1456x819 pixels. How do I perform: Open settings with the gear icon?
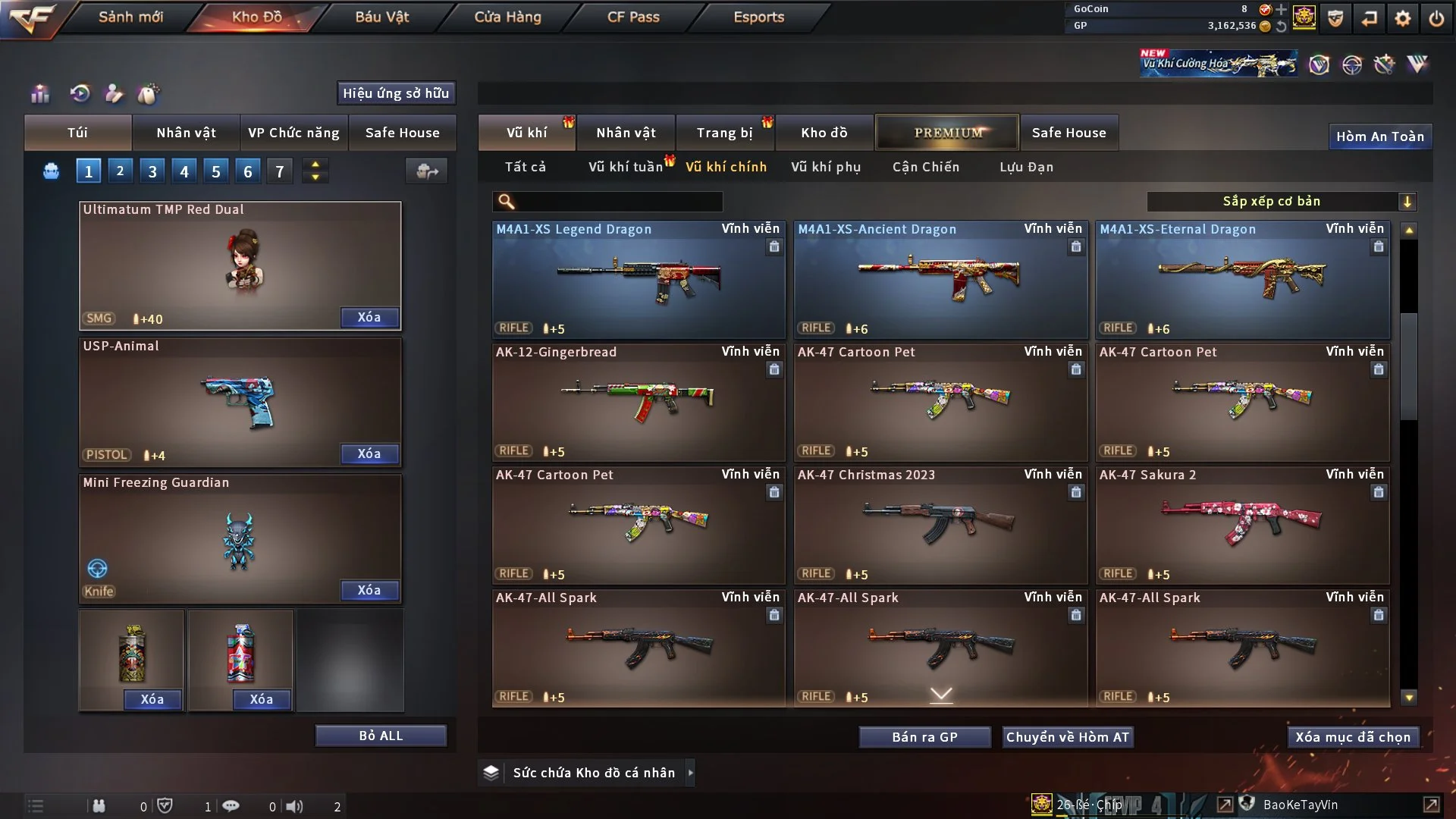1403,18
